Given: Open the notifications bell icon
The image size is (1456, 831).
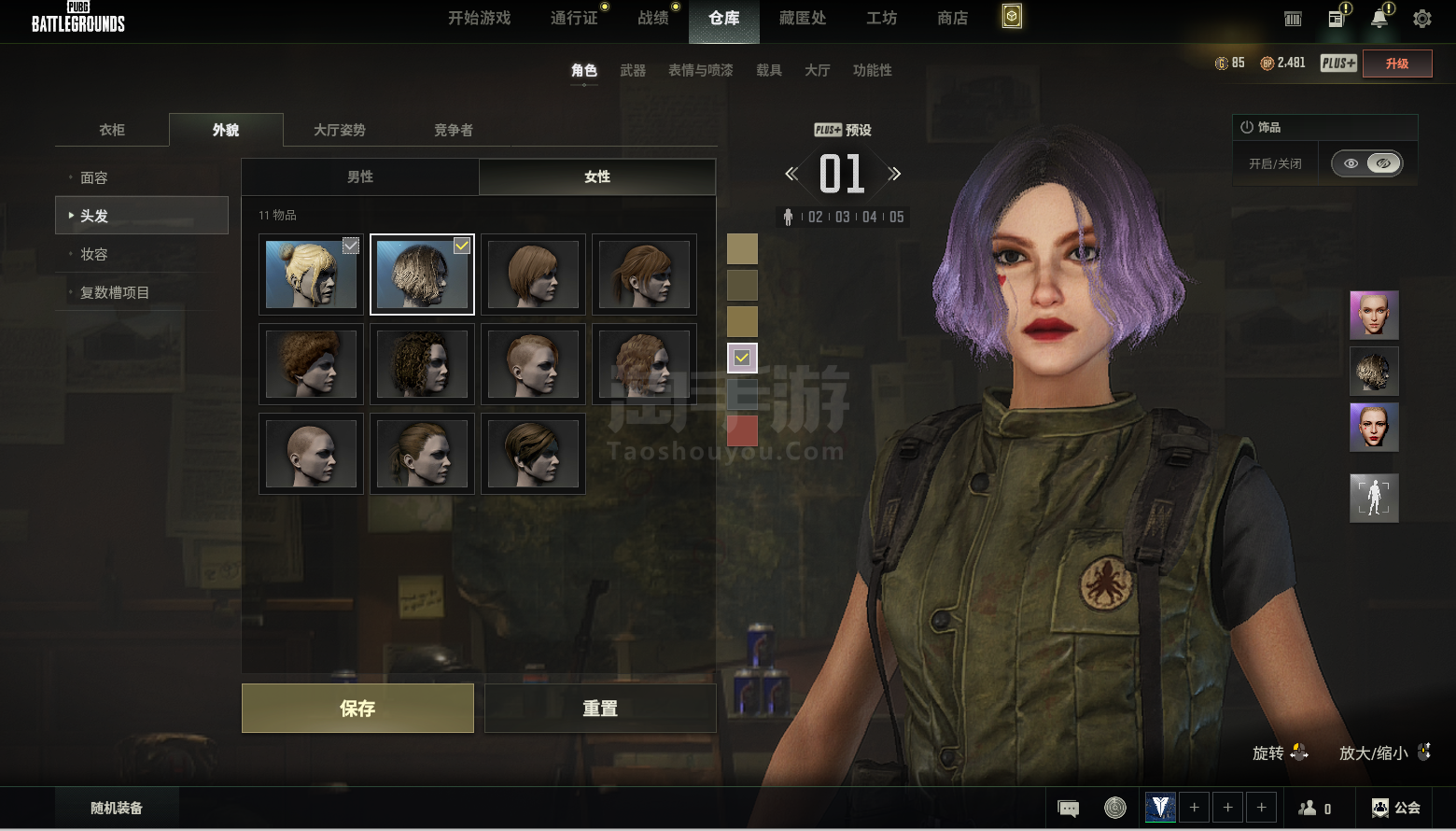Looking at the screenshot, I should point(1379,19).
